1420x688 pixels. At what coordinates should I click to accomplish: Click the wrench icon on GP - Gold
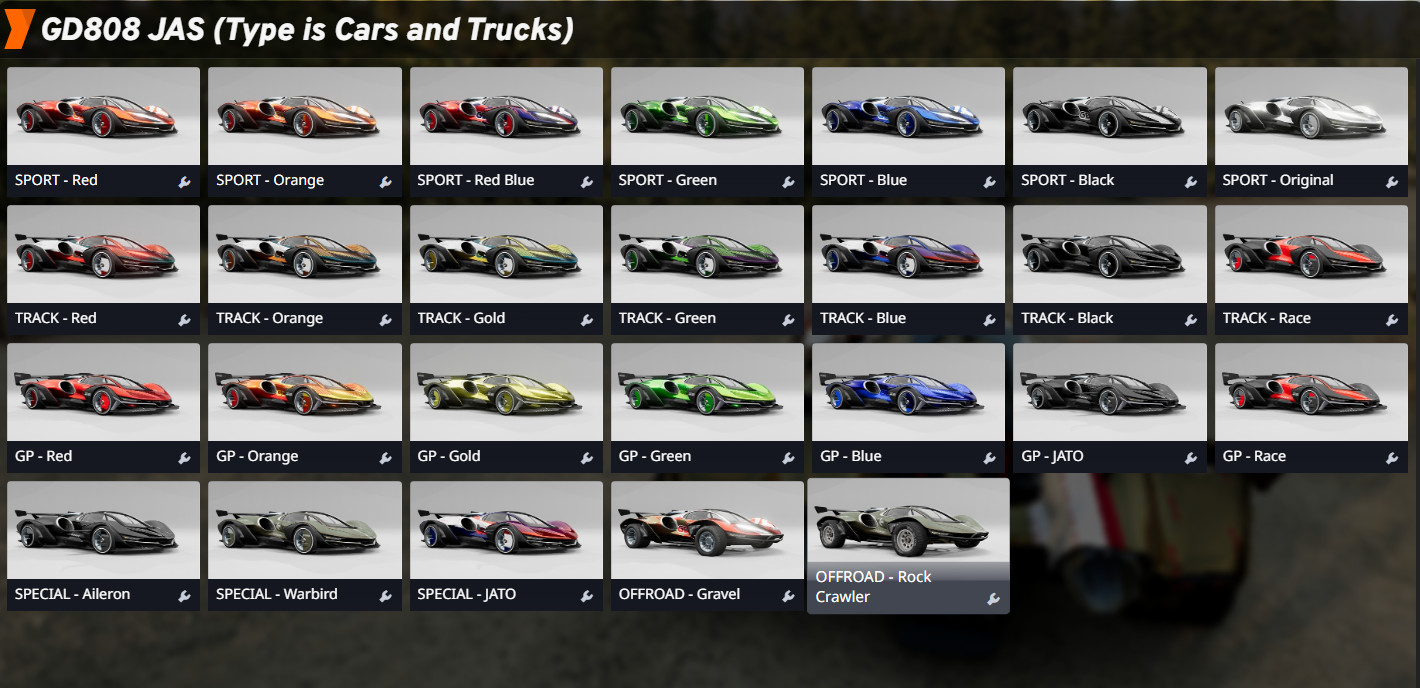587,458
